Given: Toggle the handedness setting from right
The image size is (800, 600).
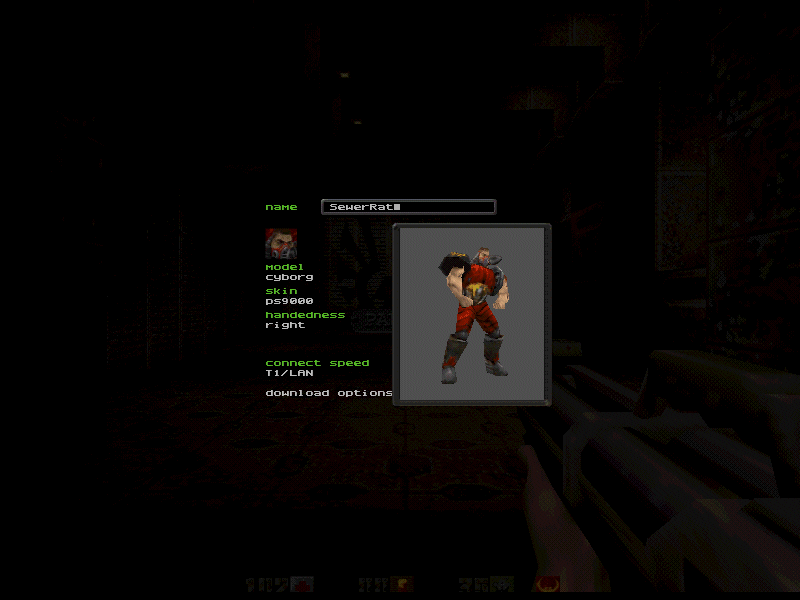Looking at the screenshot, I should point(285,325).
